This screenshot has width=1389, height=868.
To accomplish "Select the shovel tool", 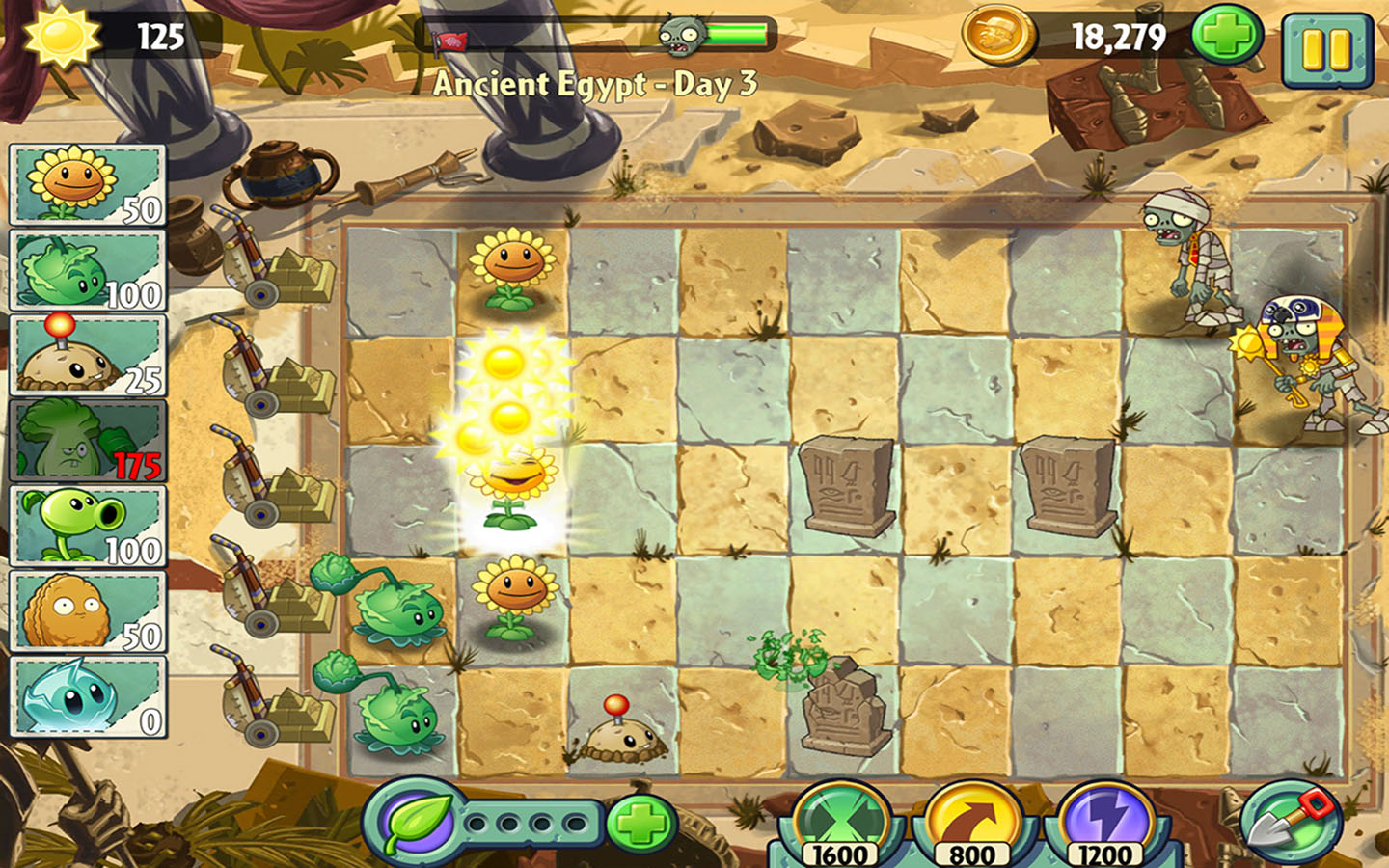I will coord(1288,823).
